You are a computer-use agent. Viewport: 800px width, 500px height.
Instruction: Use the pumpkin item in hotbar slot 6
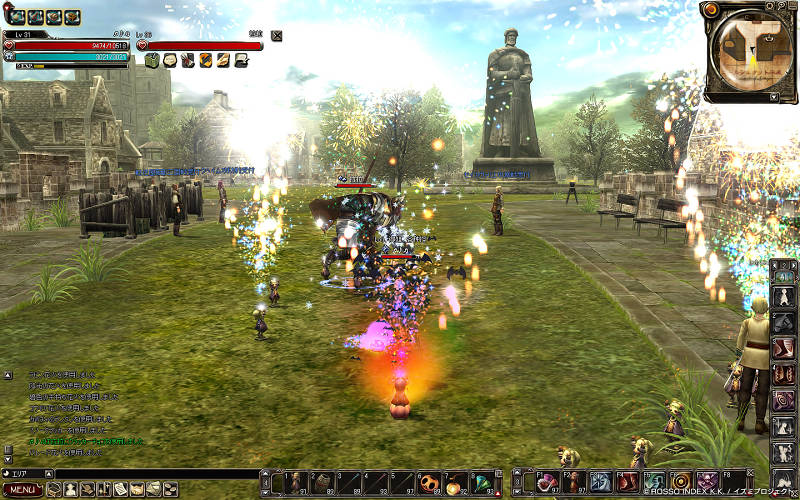[x=428, y=483]
